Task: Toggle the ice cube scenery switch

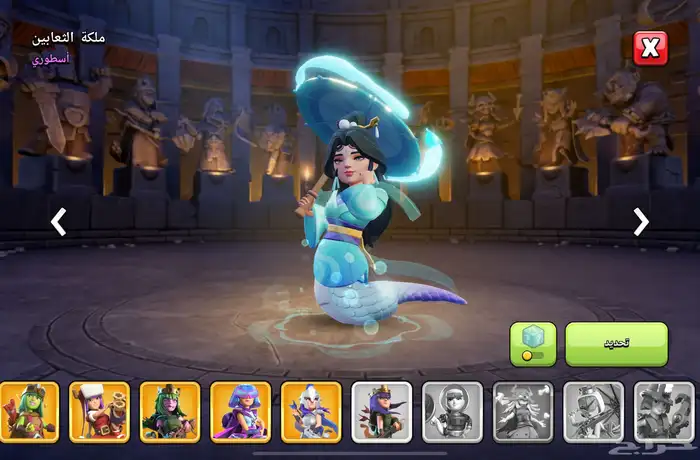Action: (533, 343)
